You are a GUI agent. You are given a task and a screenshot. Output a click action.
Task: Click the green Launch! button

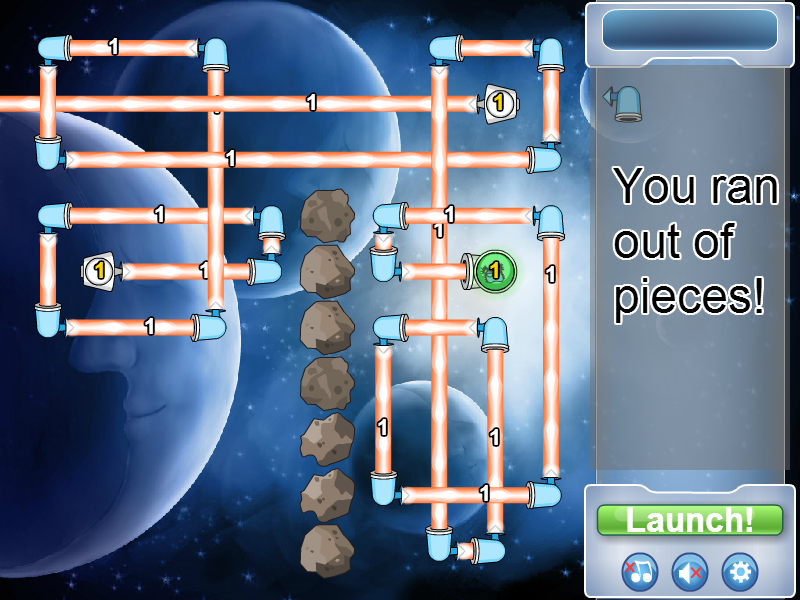point(689,520)
